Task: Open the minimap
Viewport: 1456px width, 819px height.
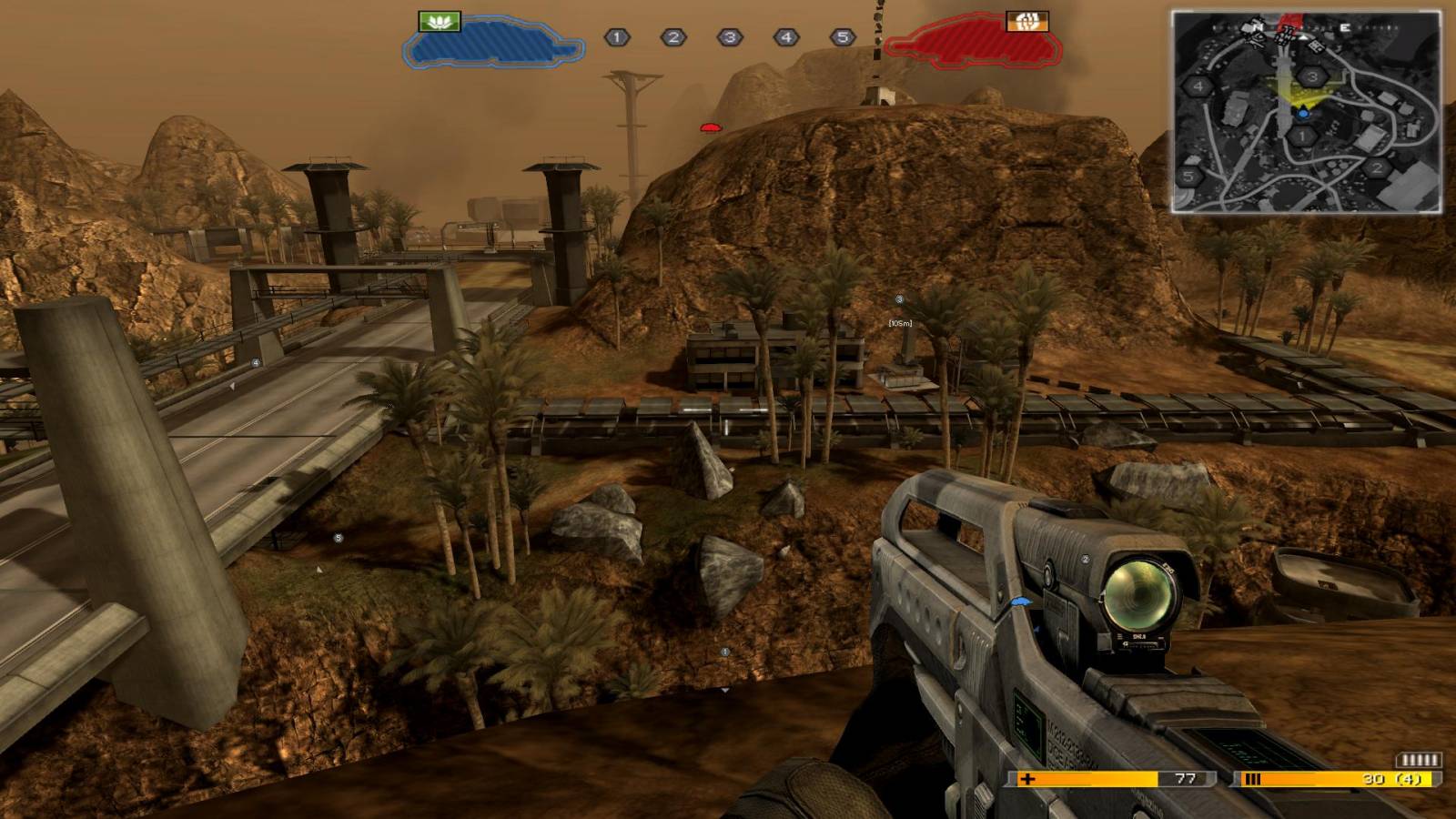Action: [1307, 112]
